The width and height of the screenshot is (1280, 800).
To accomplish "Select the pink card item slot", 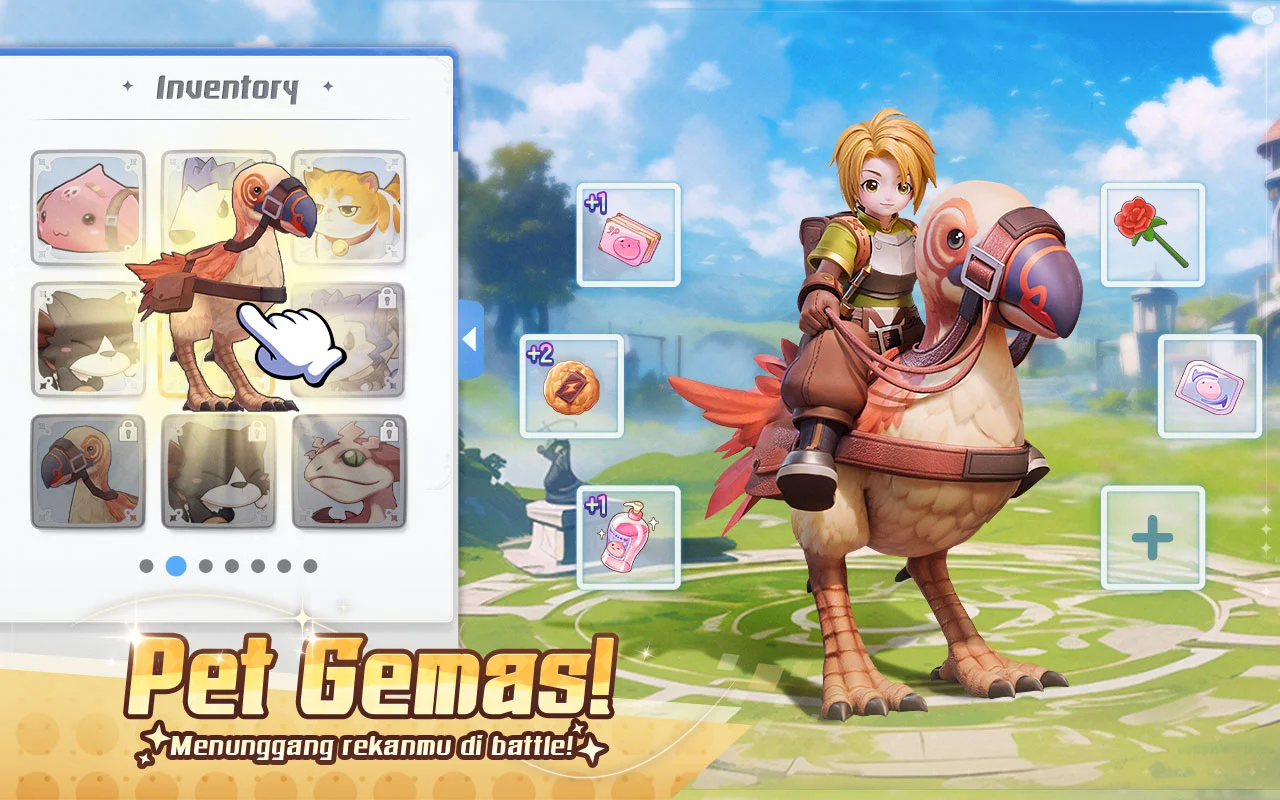I will coord(628,235).
